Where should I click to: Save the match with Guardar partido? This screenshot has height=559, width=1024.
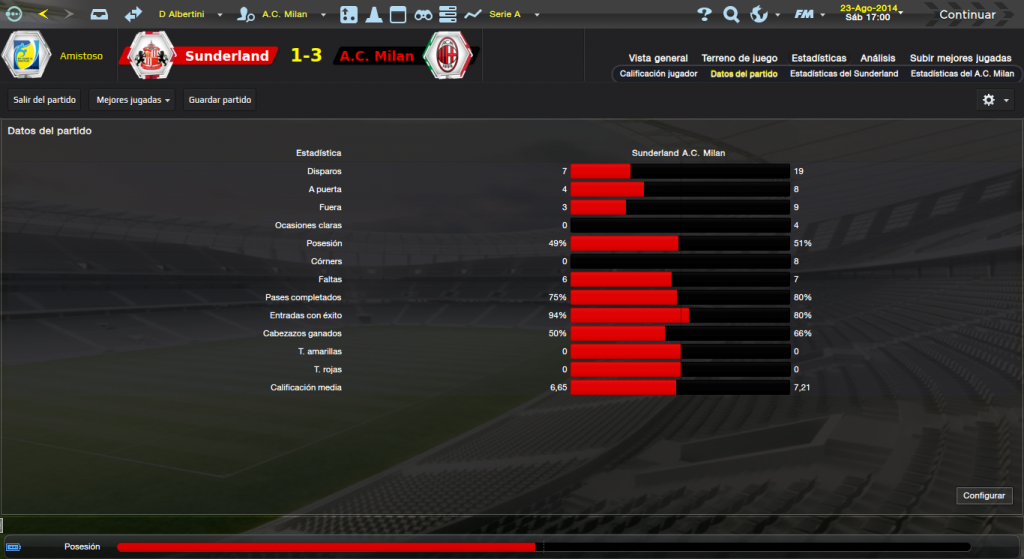click(x=220, y=100)
